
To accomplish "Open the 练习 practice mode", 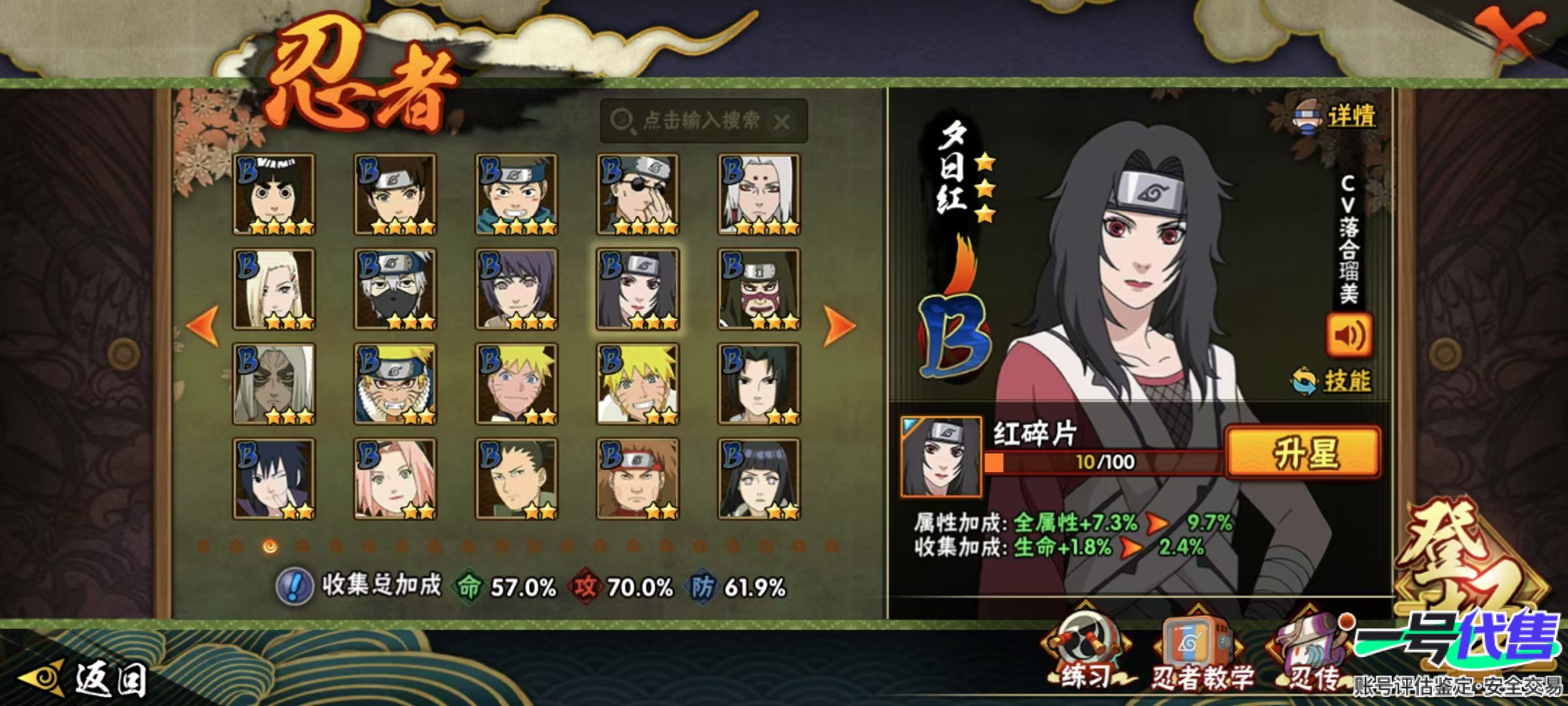I will [1085, 654].
